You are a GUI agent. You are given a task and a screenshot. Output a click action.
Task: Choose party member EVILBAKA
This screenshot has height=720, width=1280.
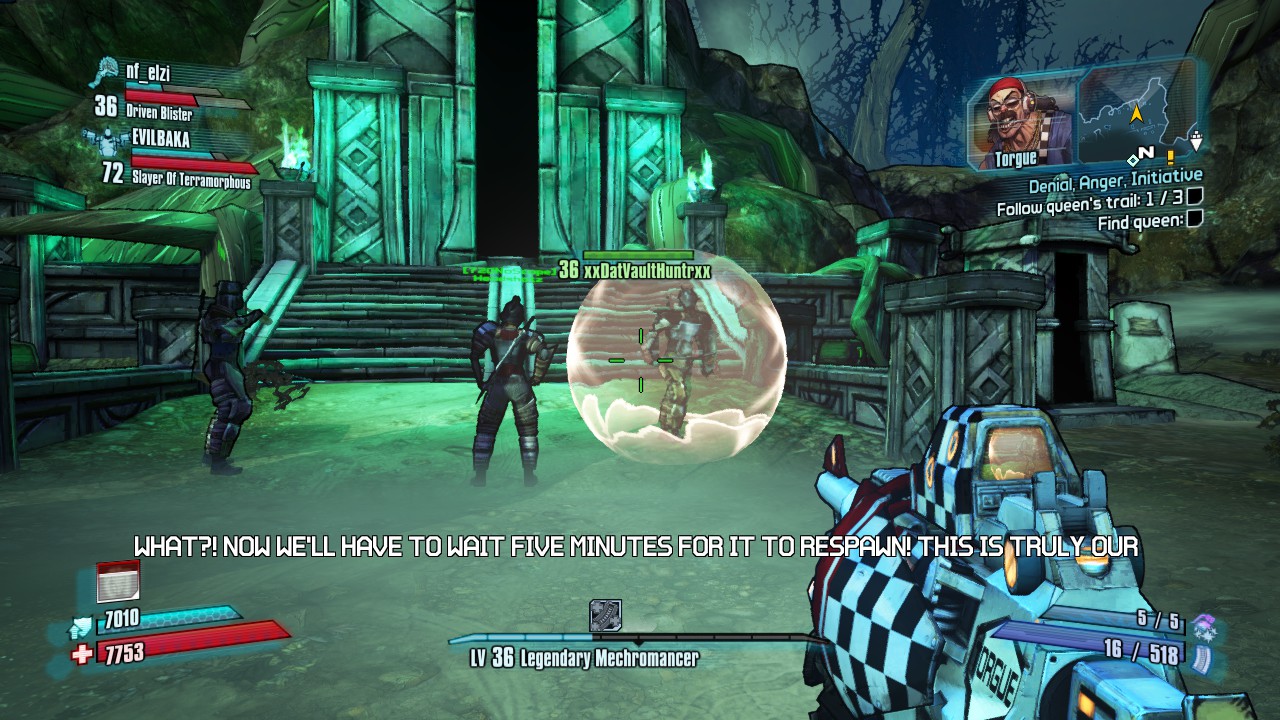click(160, 140)
